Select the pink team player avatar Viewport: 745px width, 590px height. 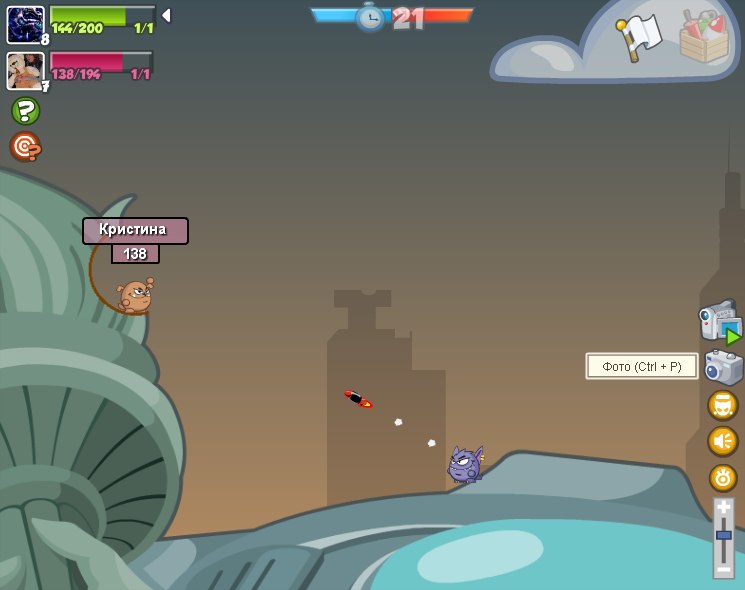pyautogui.click(x=25, y=70)
